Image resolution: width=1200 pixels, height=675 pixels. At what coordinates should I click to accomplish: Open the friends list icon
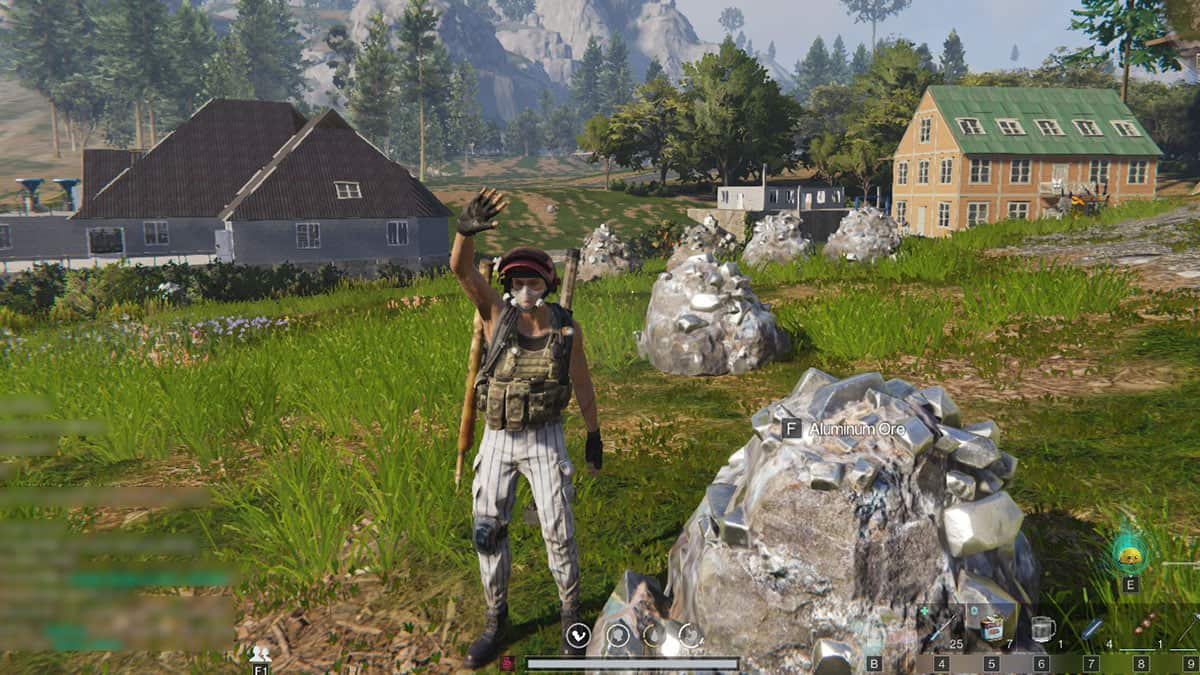260,654
